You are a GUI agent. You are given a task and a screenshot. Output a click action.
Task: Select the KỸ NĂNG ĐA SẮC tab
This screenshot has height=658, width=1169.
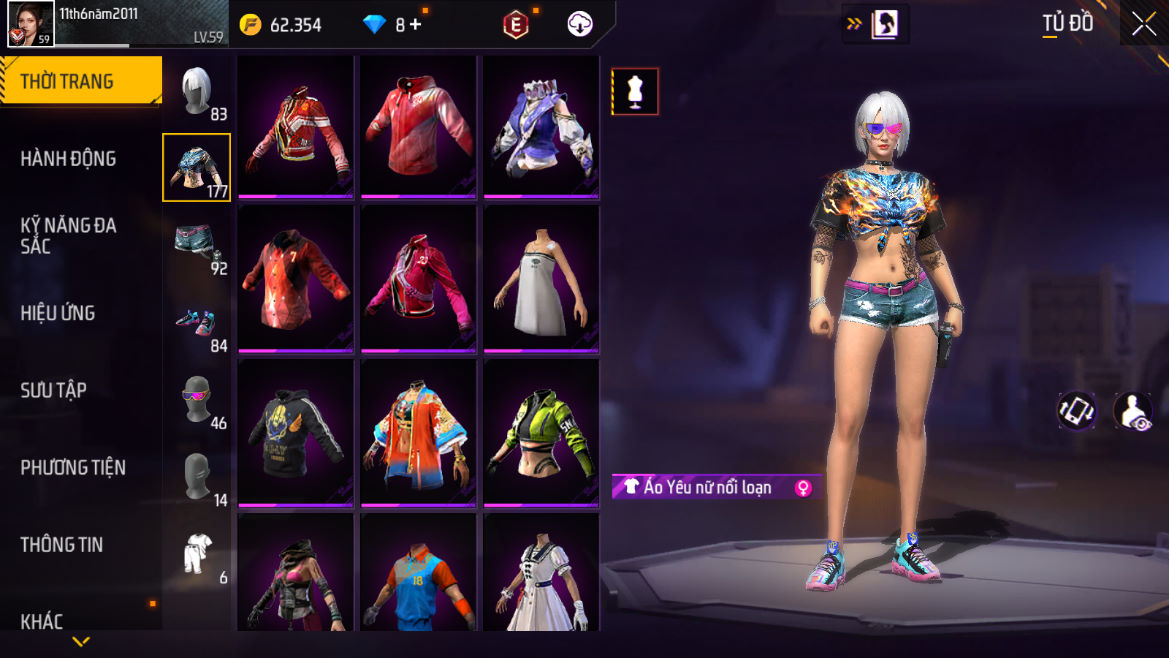click(69, 235)
